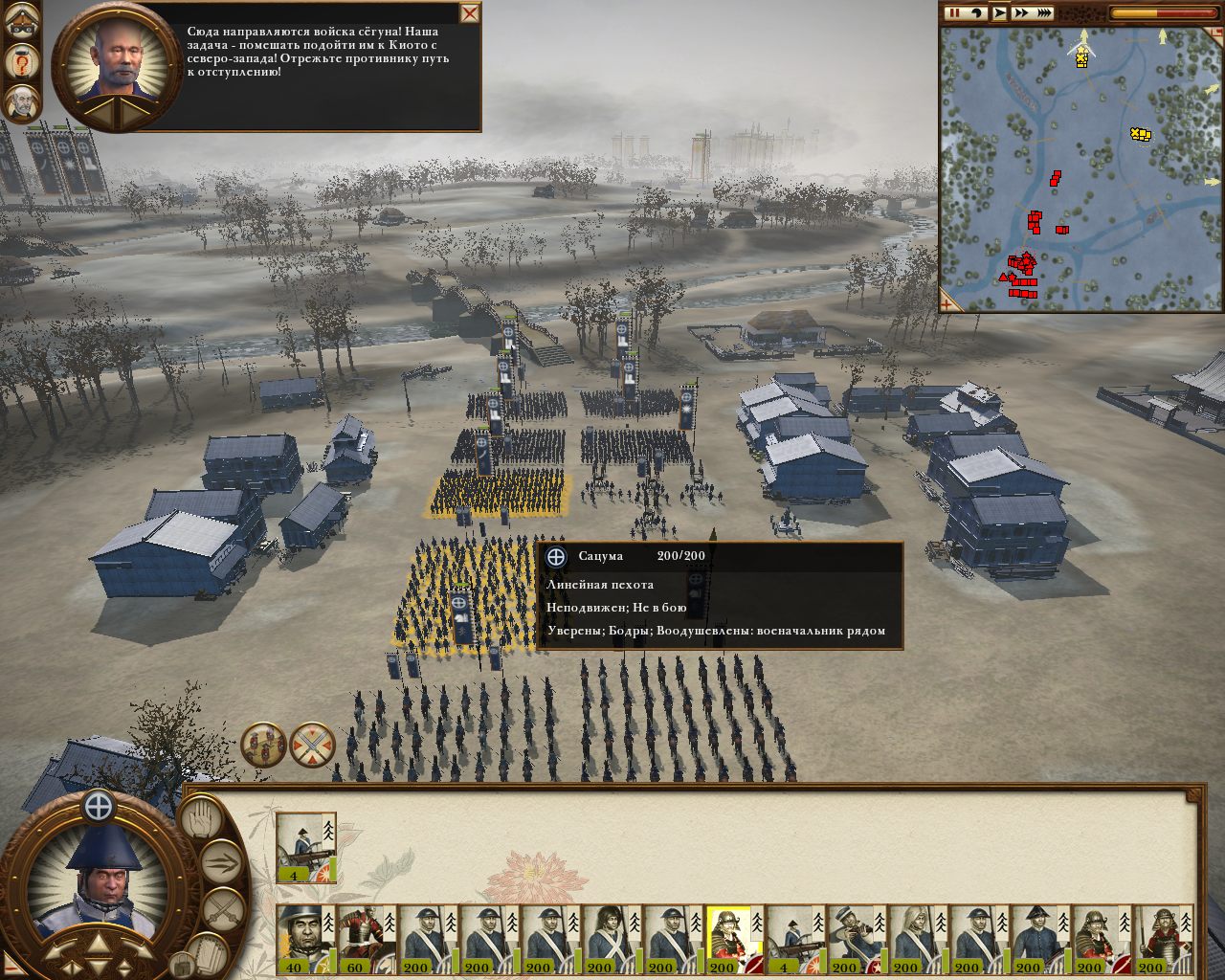1225x980 pixels.
Task: Click the crossed swords melee command icon
Action: (224, 907)
